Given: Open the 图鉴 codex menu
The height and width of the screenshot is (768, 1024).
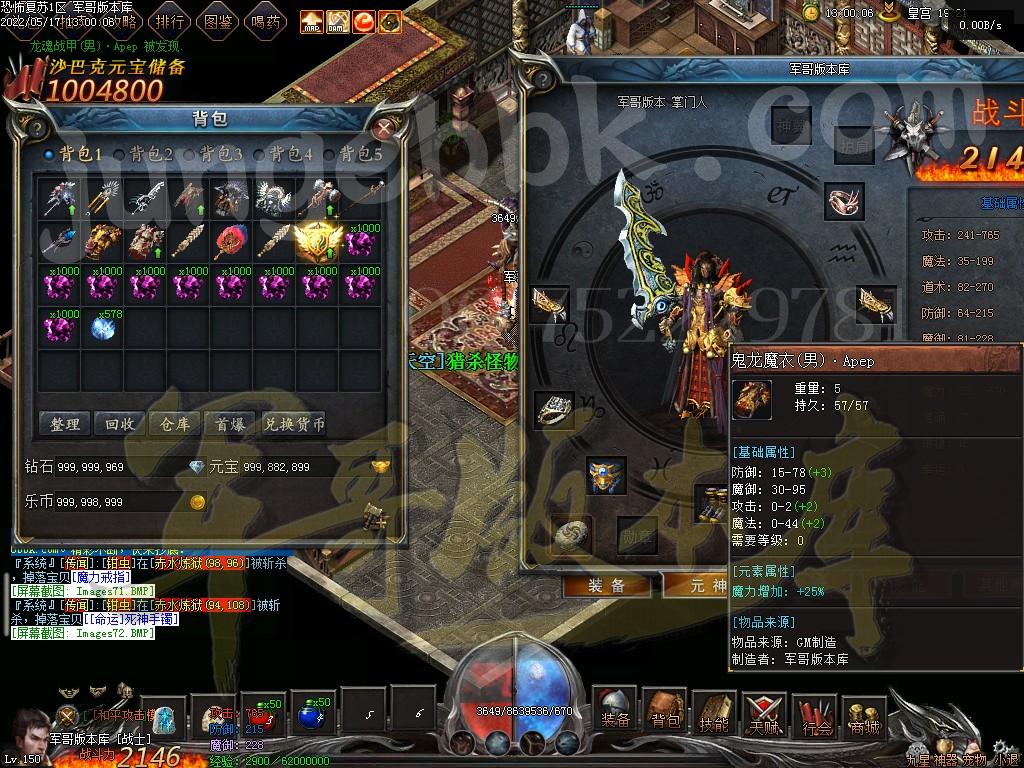Looking at the screenshot, I should [x=218, y=20].
